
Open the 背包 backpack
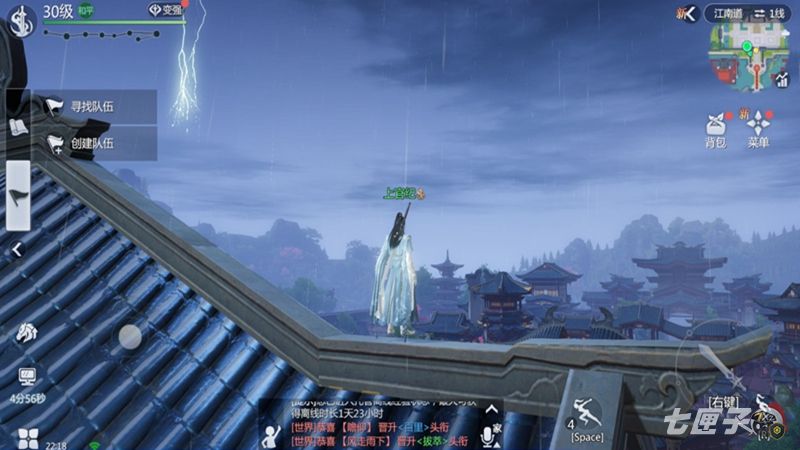pyautogui.click(x=715, y=129)
